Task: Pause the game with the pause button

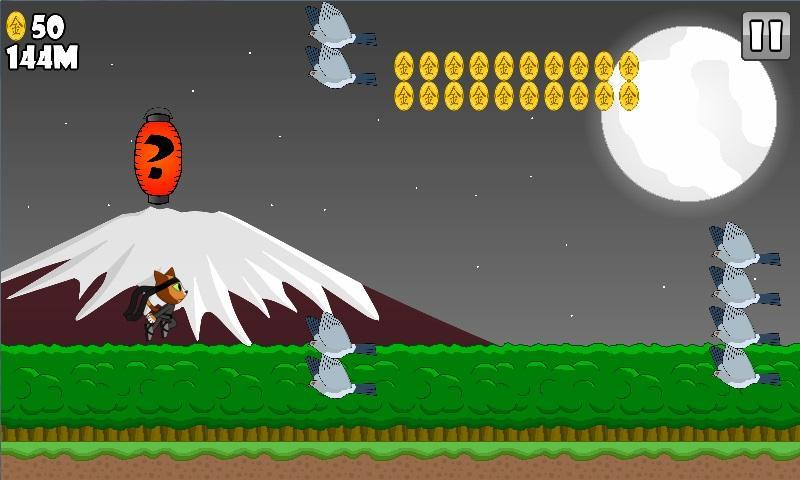Action: click(766, 36)
